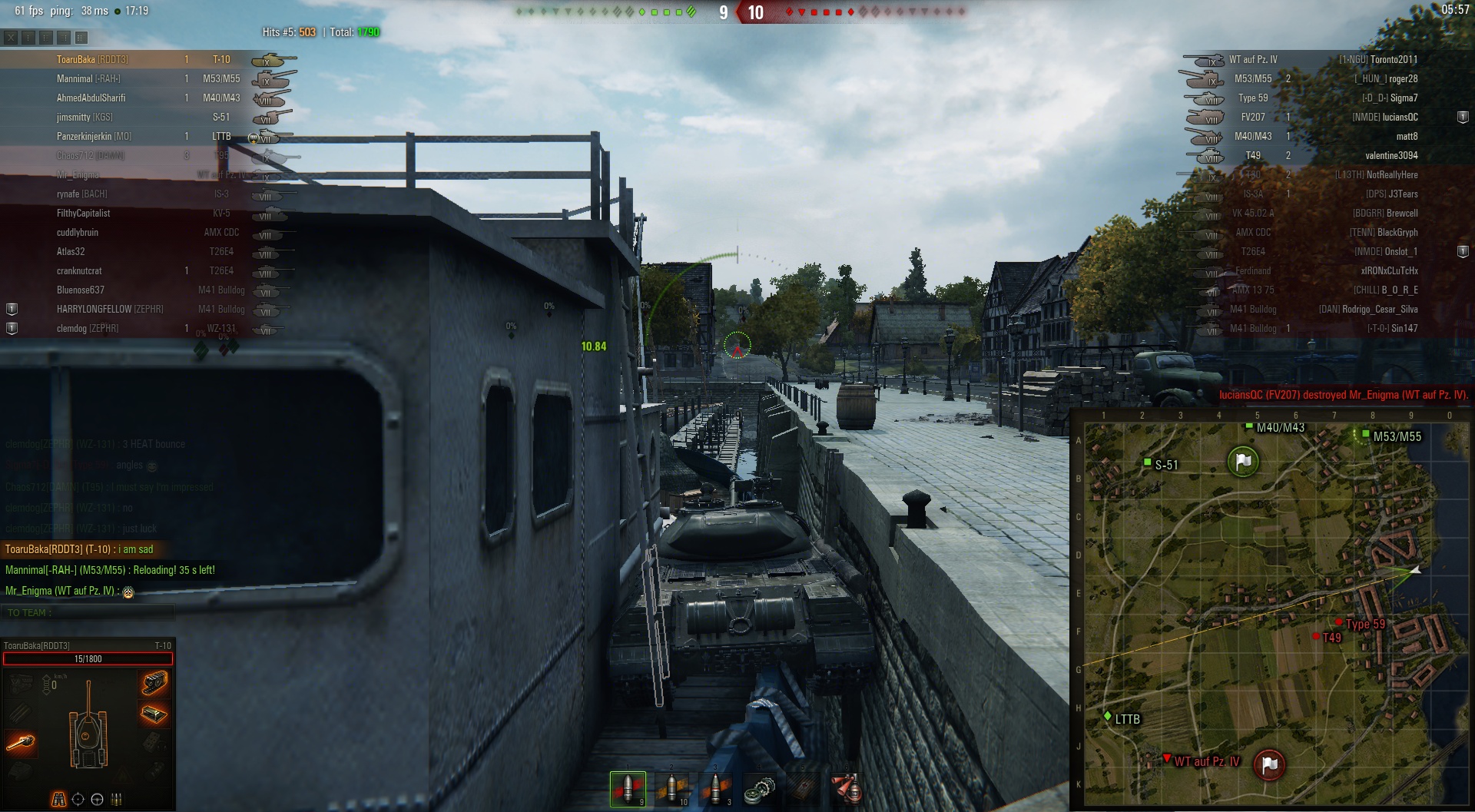Click the damaged ammo rack module icon

point(154,714)
